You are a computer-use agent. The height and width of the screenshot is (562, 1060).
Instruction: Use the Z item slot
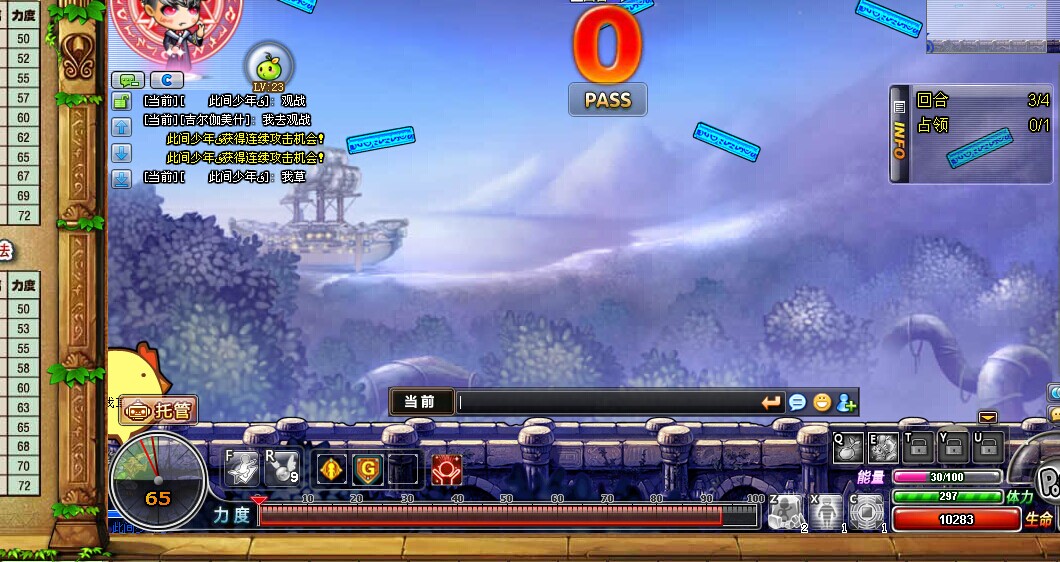point(785,512)
